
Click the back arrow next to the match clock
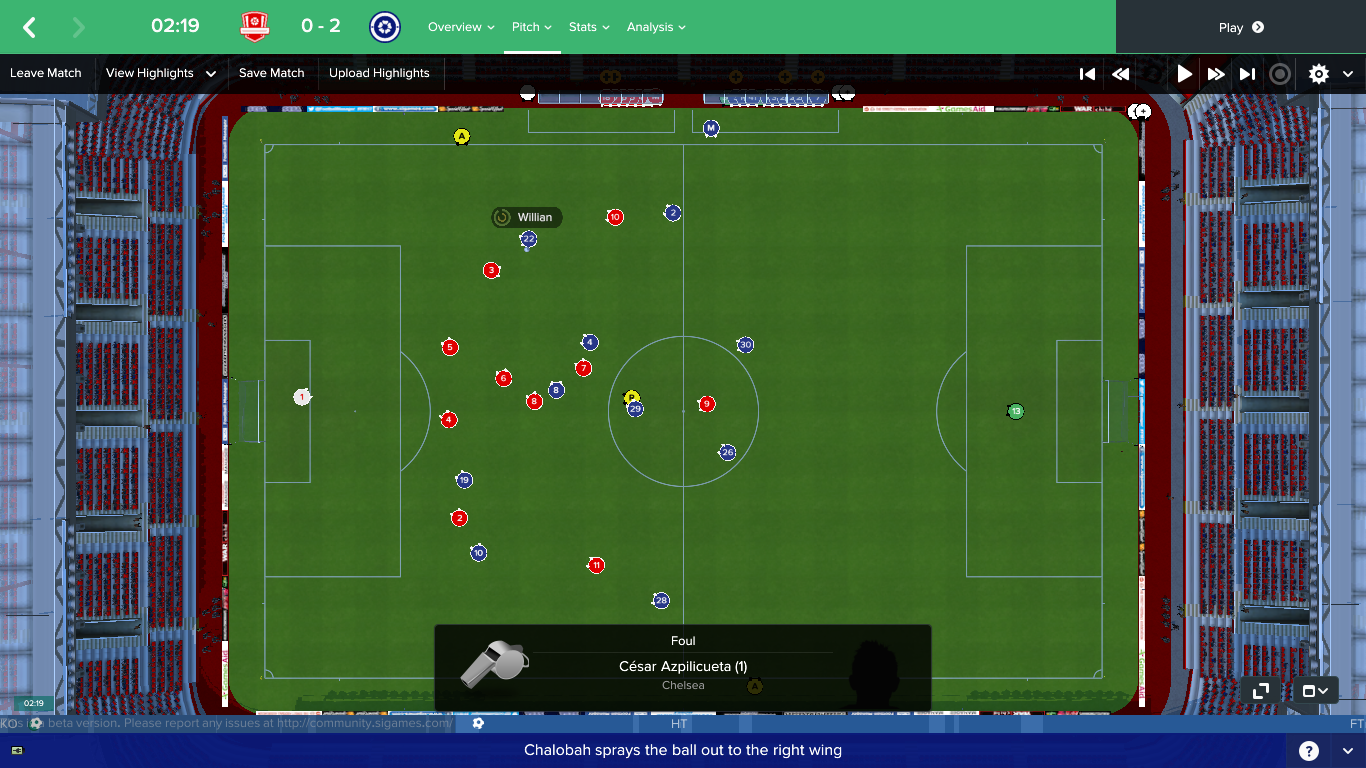[27, 26]
